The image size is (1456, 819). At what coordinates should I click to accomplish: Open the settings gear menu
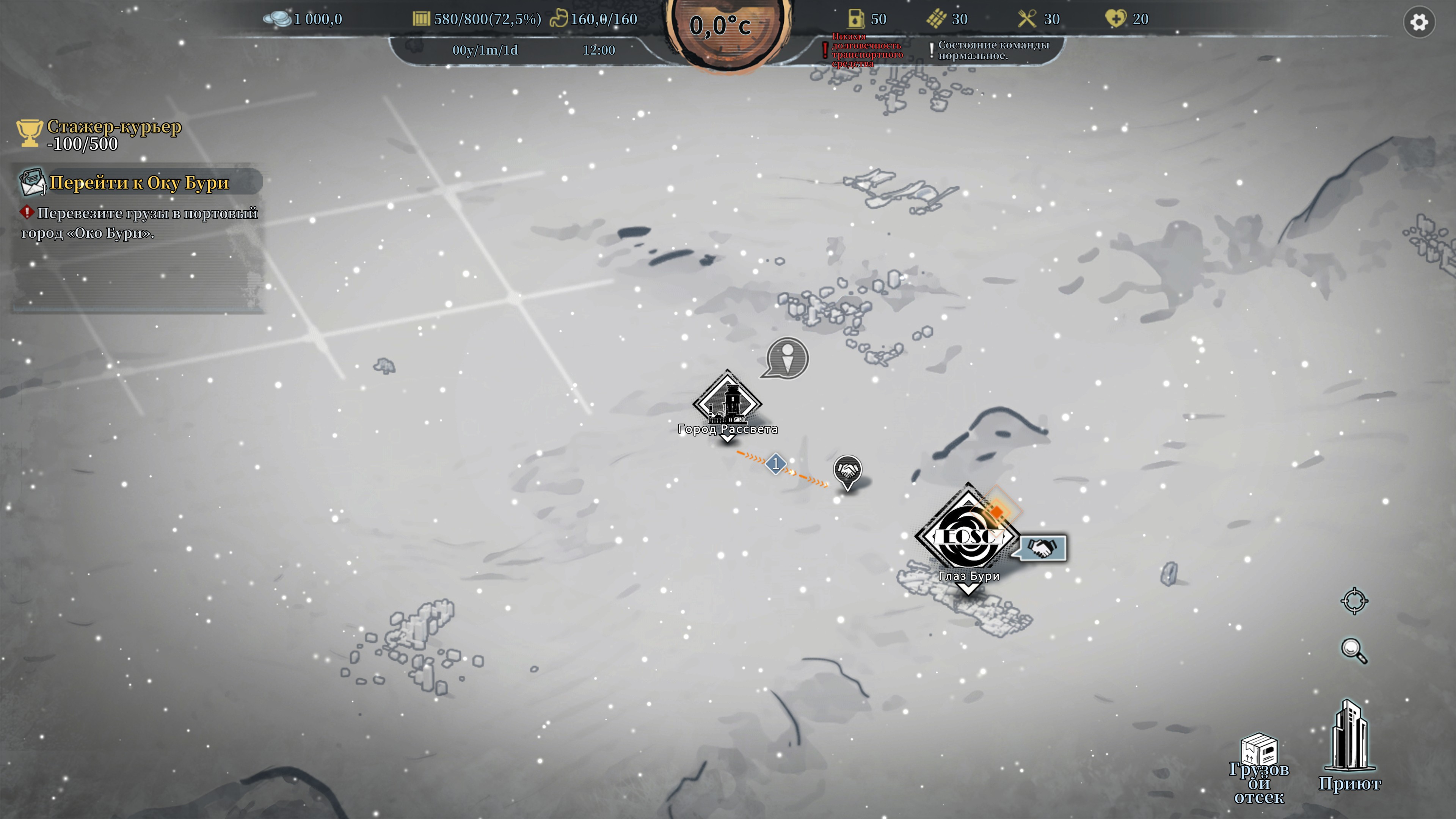[x=1419, y=23]
